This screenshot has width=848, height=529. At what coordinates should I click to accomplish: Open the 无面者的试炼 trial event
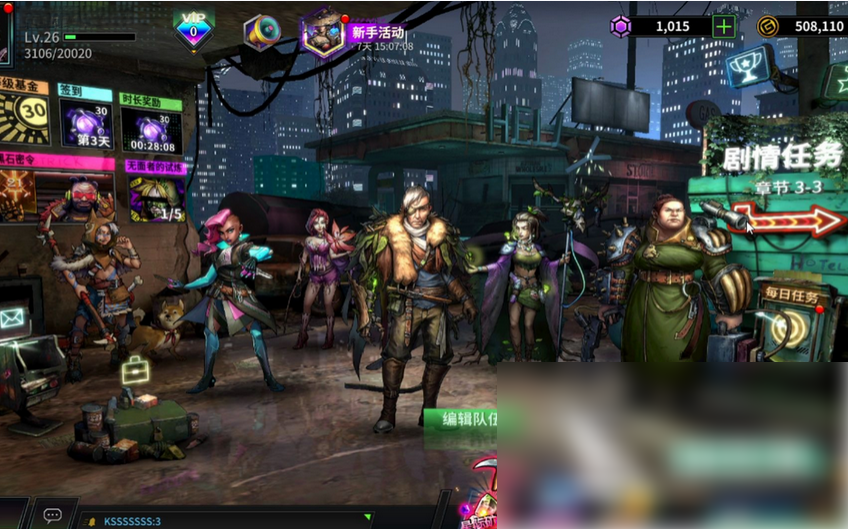pos(156,194)
